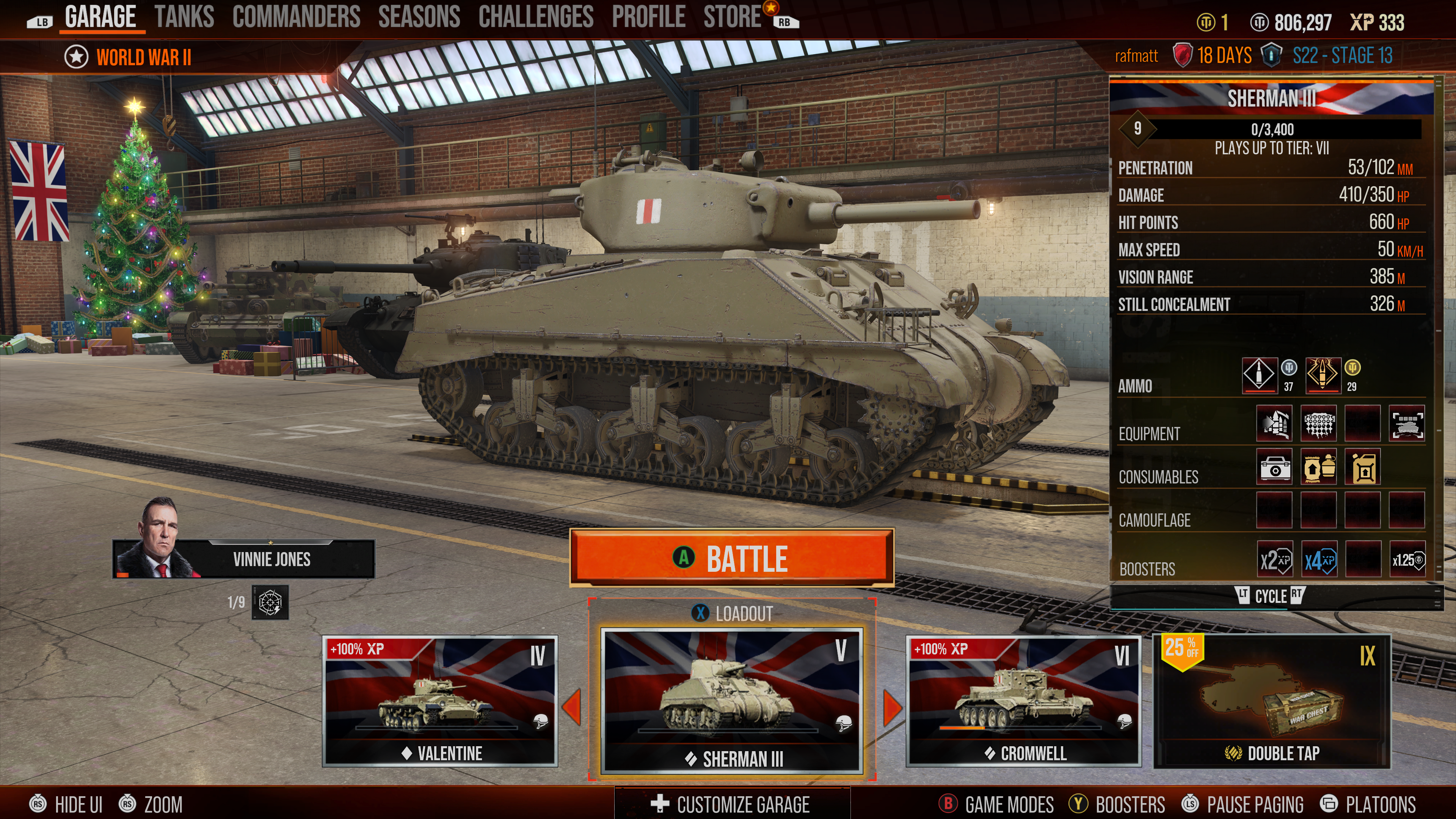Open the commander skills icon
Viewport: 1456px width, 819px height.
(x=270, y=602)
